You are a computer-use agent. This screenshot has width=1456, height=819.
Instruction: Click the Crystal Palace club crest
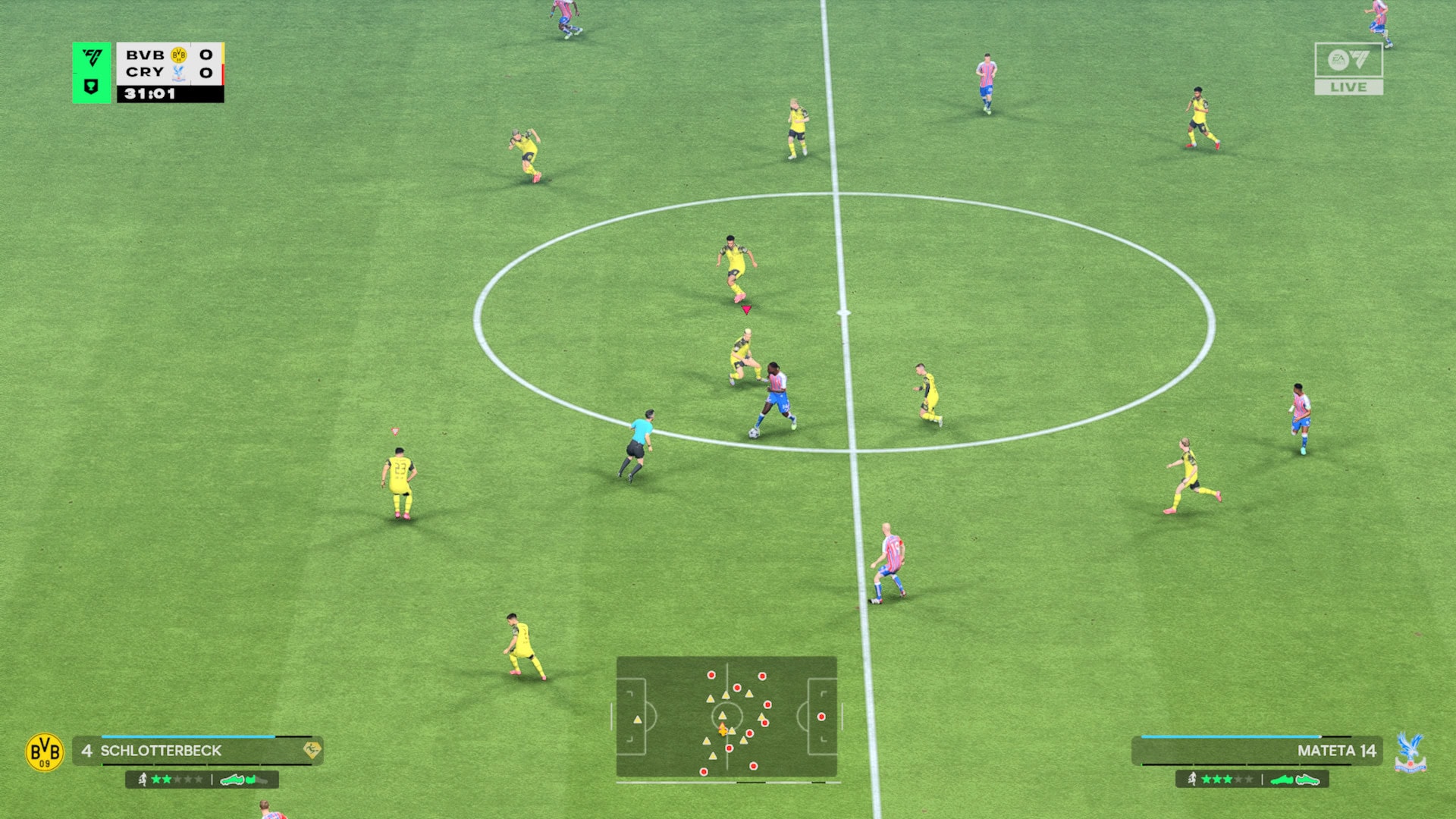coord(1410,752)
